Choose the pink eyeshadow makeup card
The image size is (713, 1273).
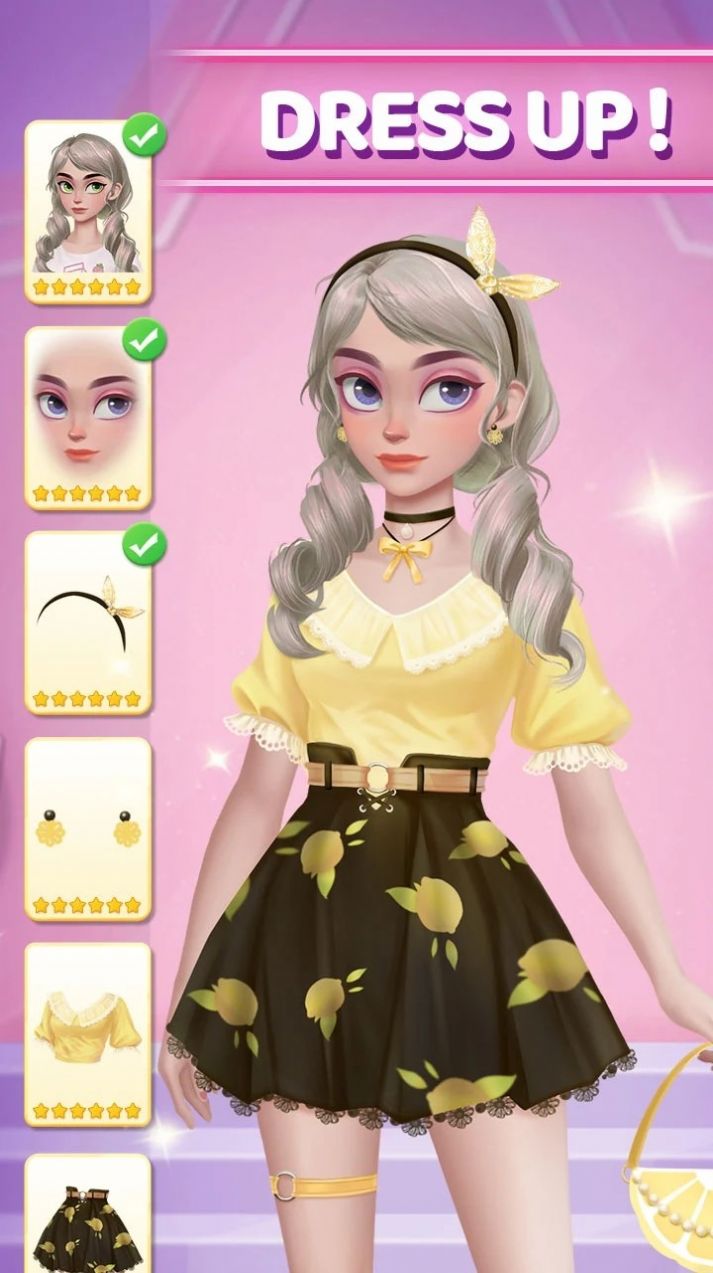[x=88, y=417]
